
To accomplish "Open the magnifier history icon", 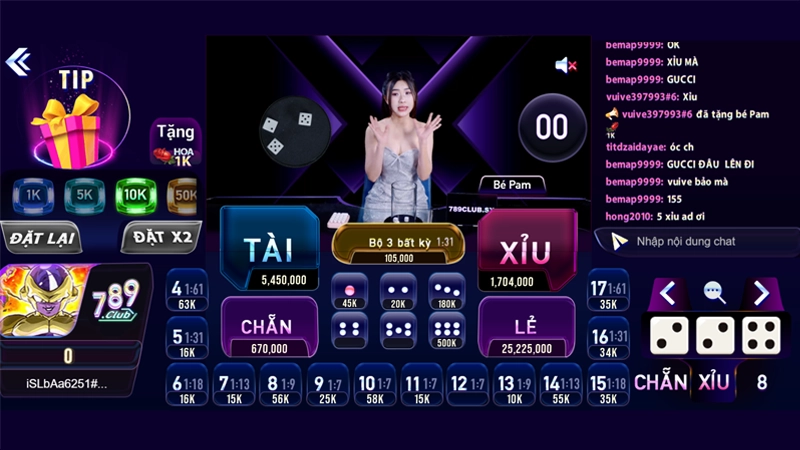I will [715, 292].
